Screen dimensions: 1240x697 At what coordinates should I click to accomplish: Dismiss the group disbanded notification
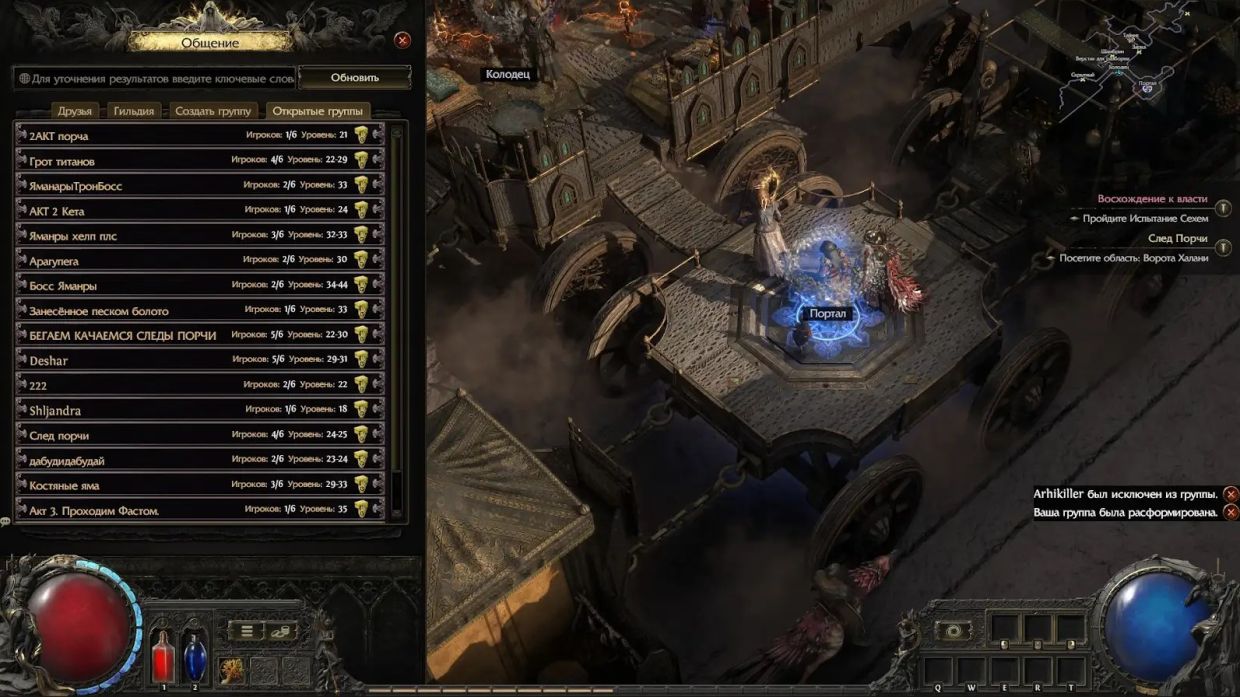(x=1231, y=512)
